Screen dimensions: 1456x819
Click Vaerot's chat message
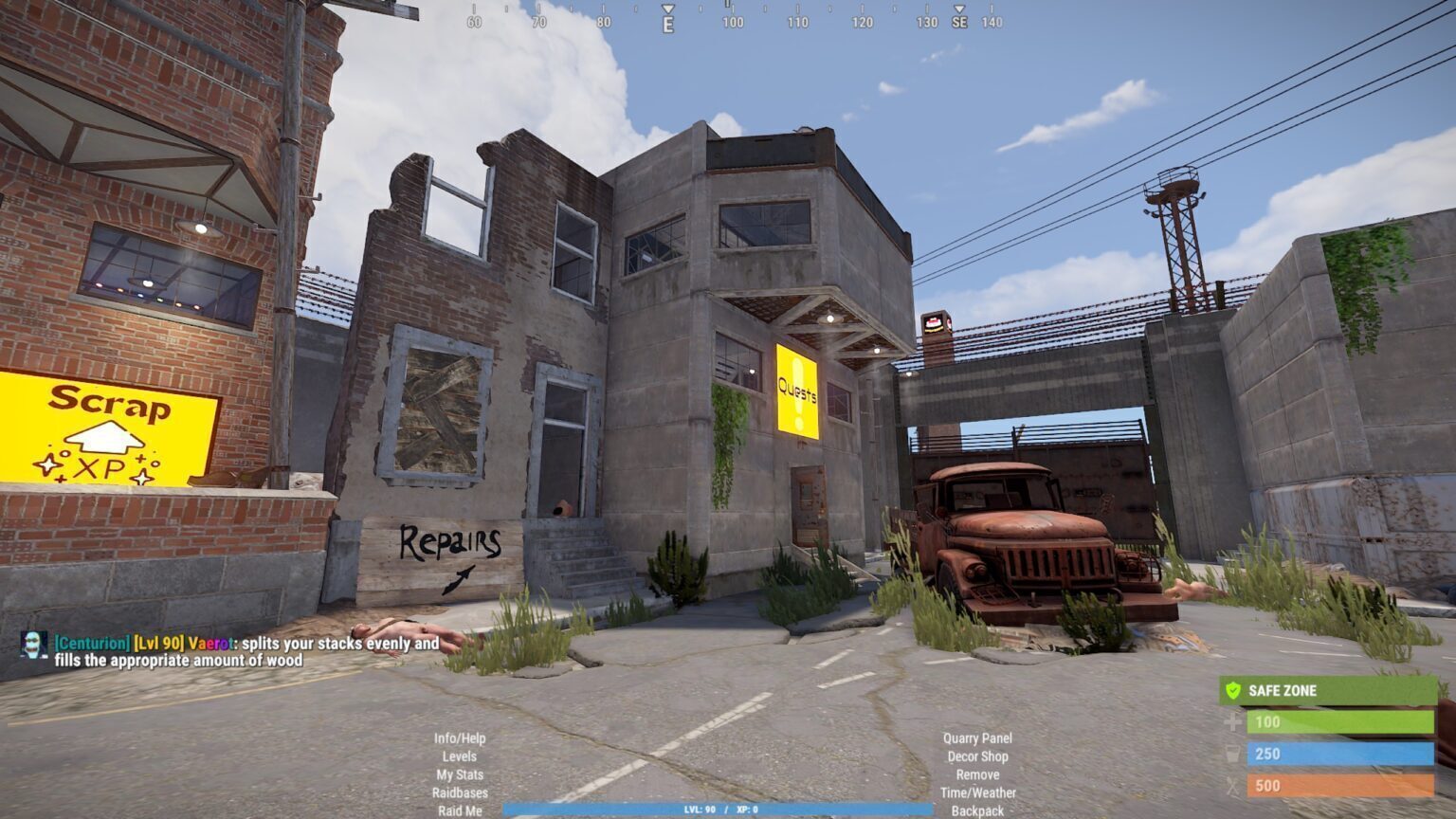pos(246,651)
